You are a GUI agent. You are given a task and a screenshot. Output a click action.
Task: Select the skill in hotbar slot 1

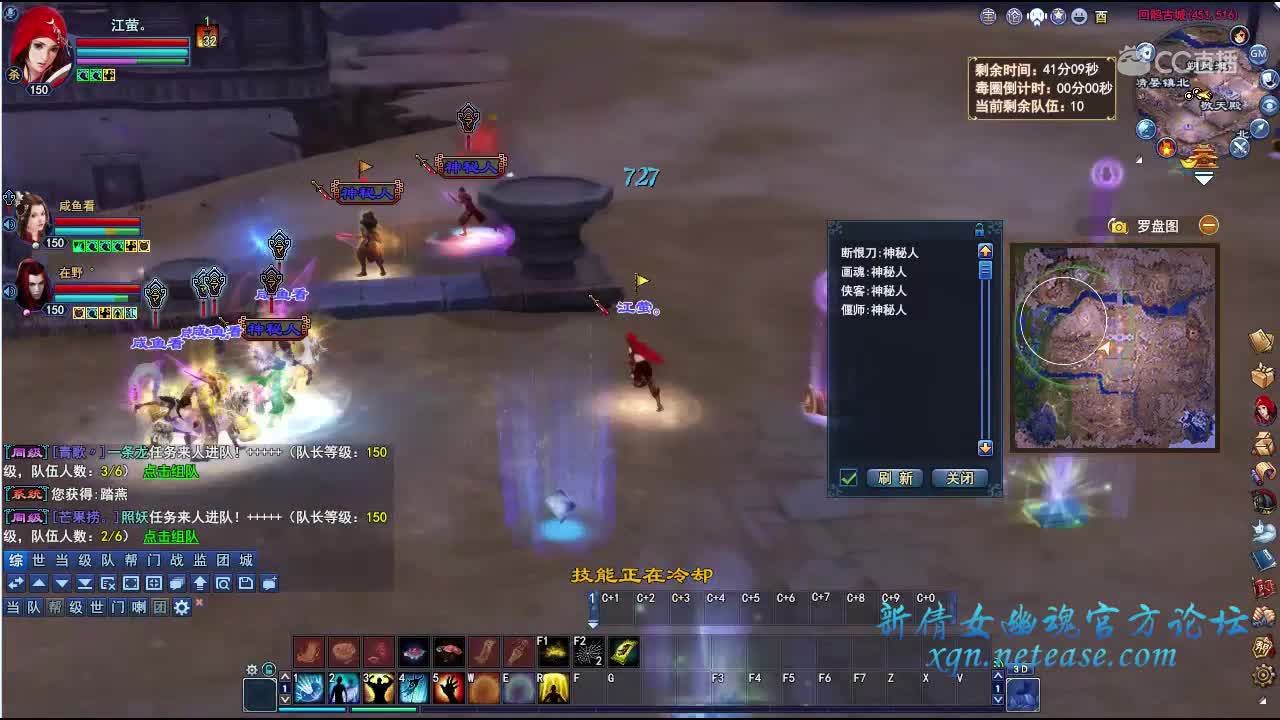[307, 687]
